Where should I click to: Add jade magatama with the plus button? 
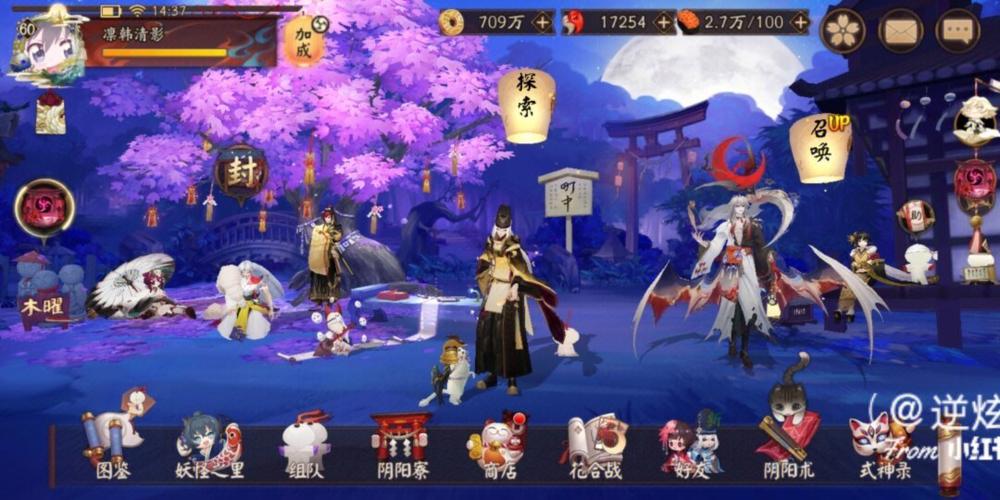click(x=664, y=21)
